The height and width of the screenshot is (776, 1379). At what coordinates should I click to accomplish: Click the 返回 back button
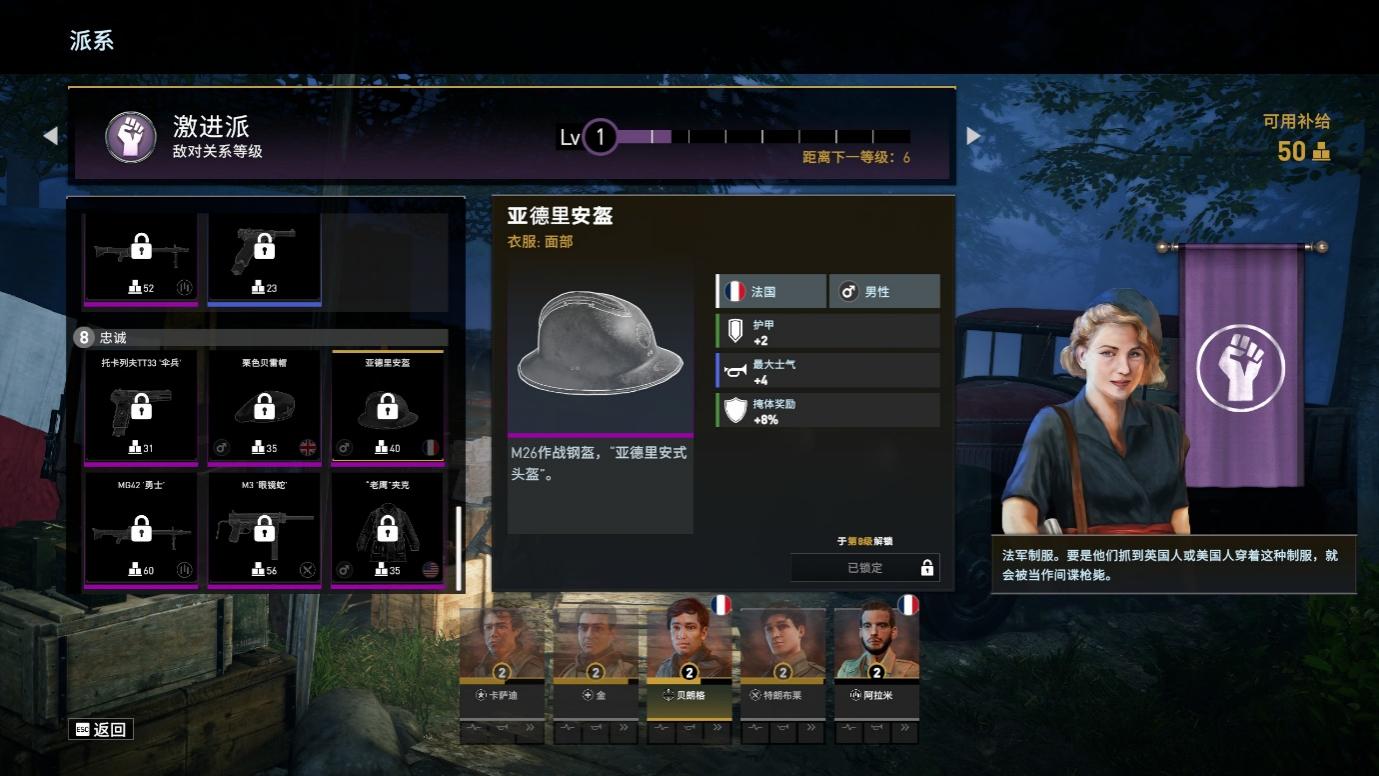click(101, 729)
